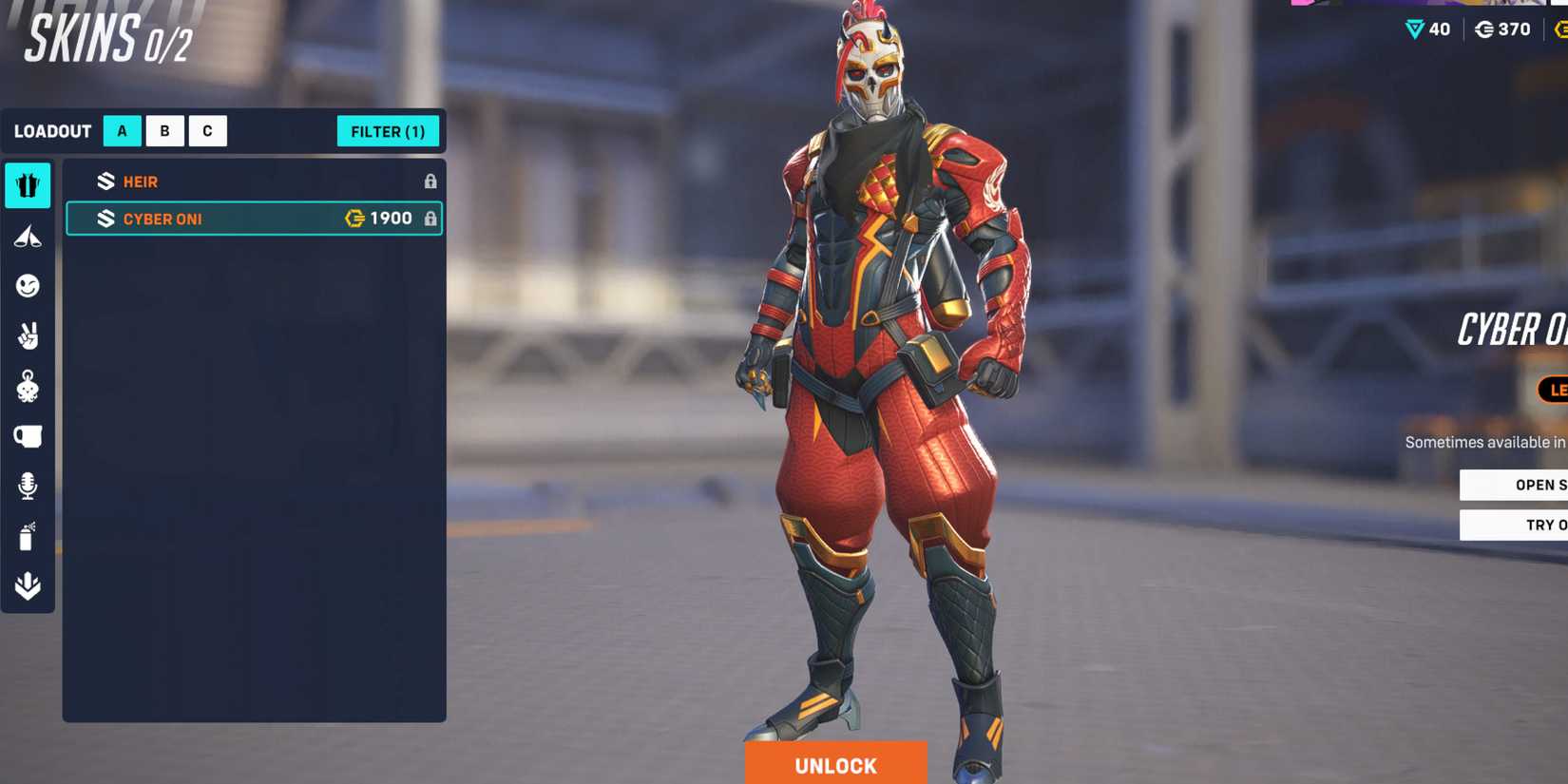Image resolution: width=1568 pixels, height=784 pixels.
Task: Open the Victory Poses peace-sign icon
Action: click(28, 337)
